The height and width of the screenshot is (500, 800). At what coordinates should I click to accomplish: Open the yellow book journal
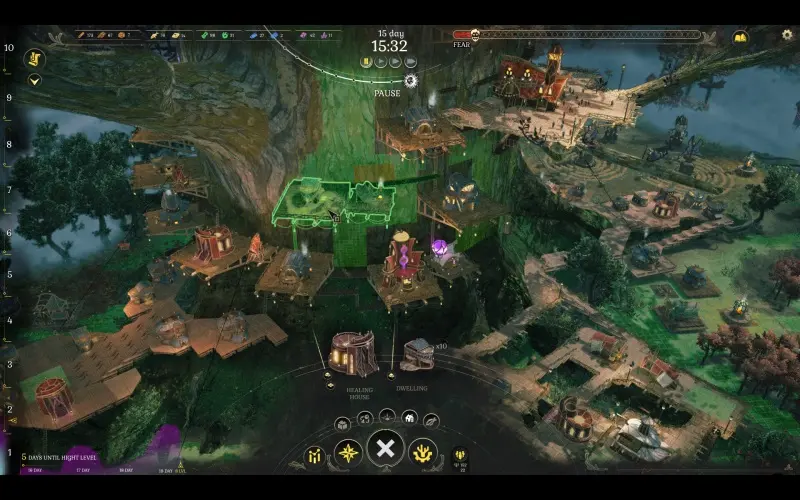point(740,37)
